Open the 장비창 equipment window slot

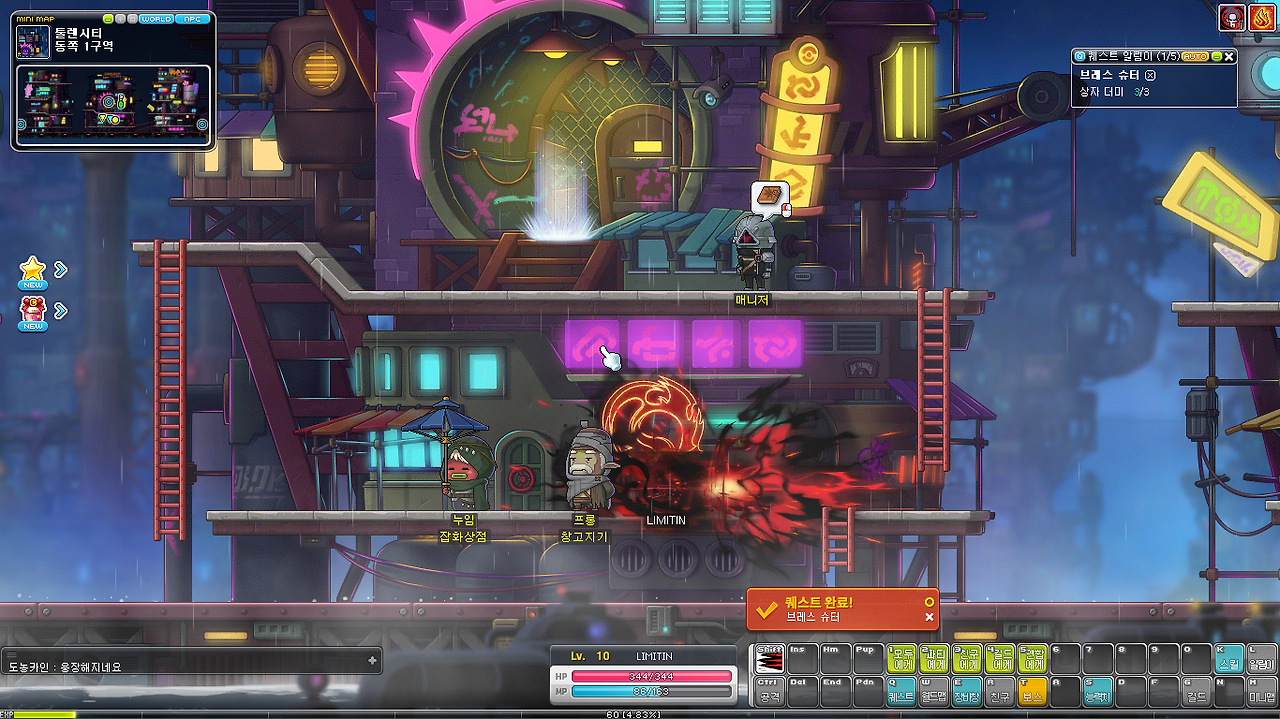tap(967, 690)
